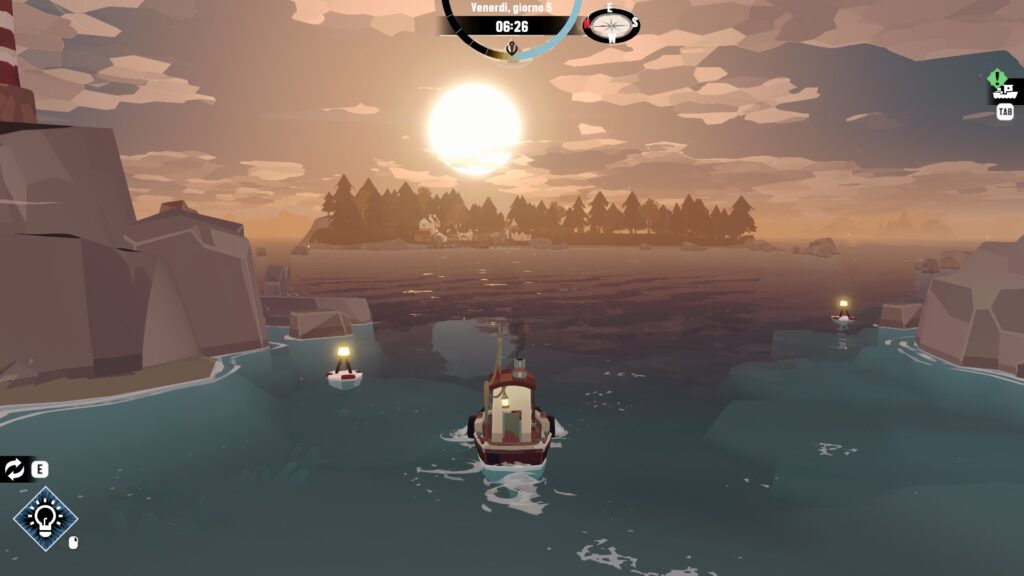Toggle the lightbulb boat lights ability
The height and width of the screenshot is (576, 1024).
pos(45,518)
